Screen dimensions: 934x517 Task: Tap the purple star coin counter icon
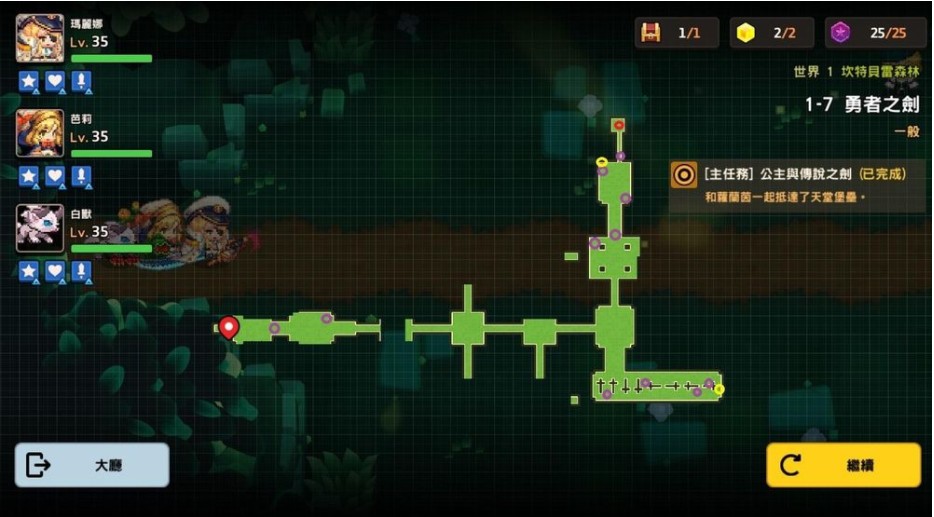coord(841,33)
